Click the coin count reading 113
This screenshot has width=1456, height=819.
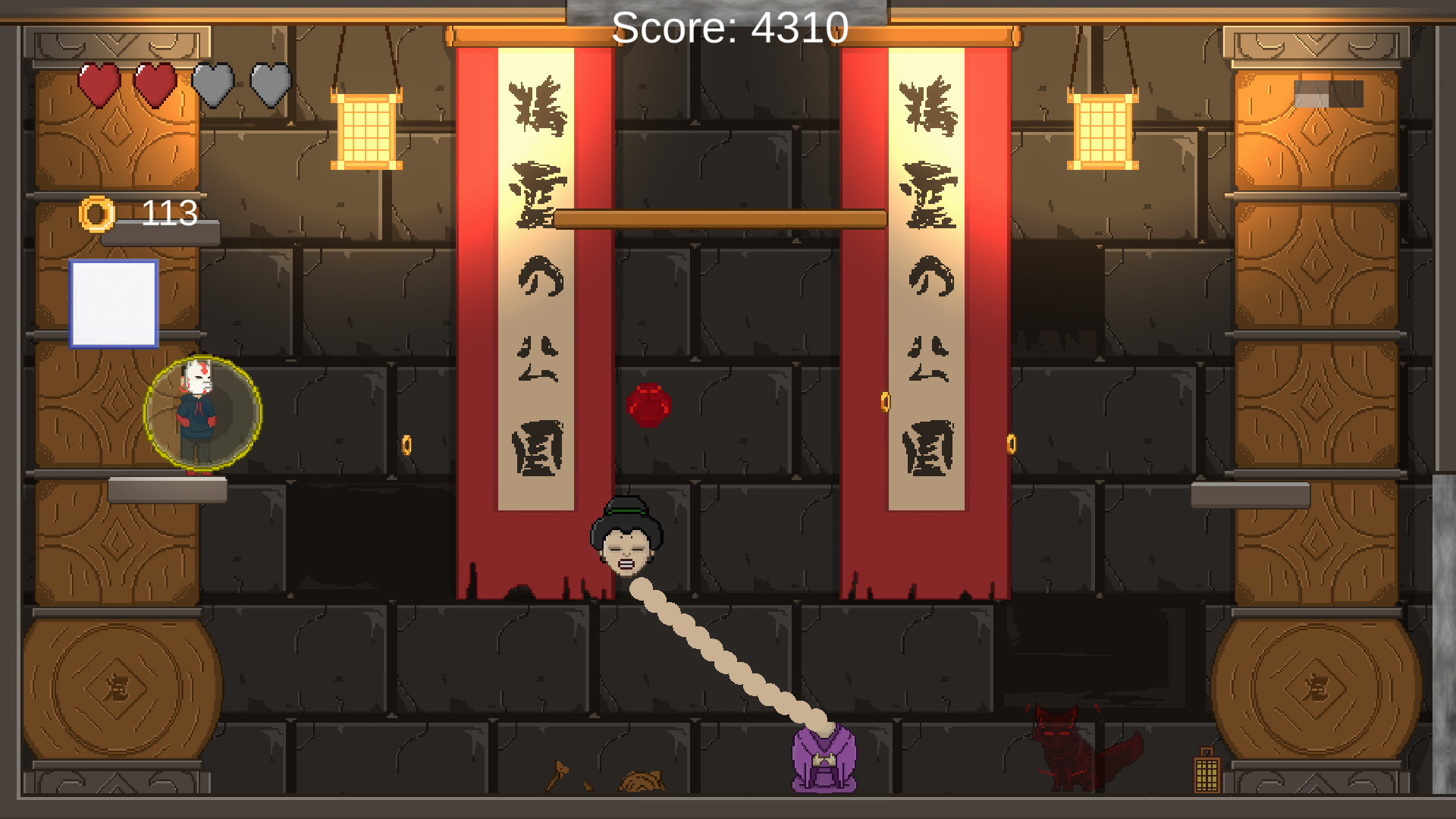tap(170, 212)
